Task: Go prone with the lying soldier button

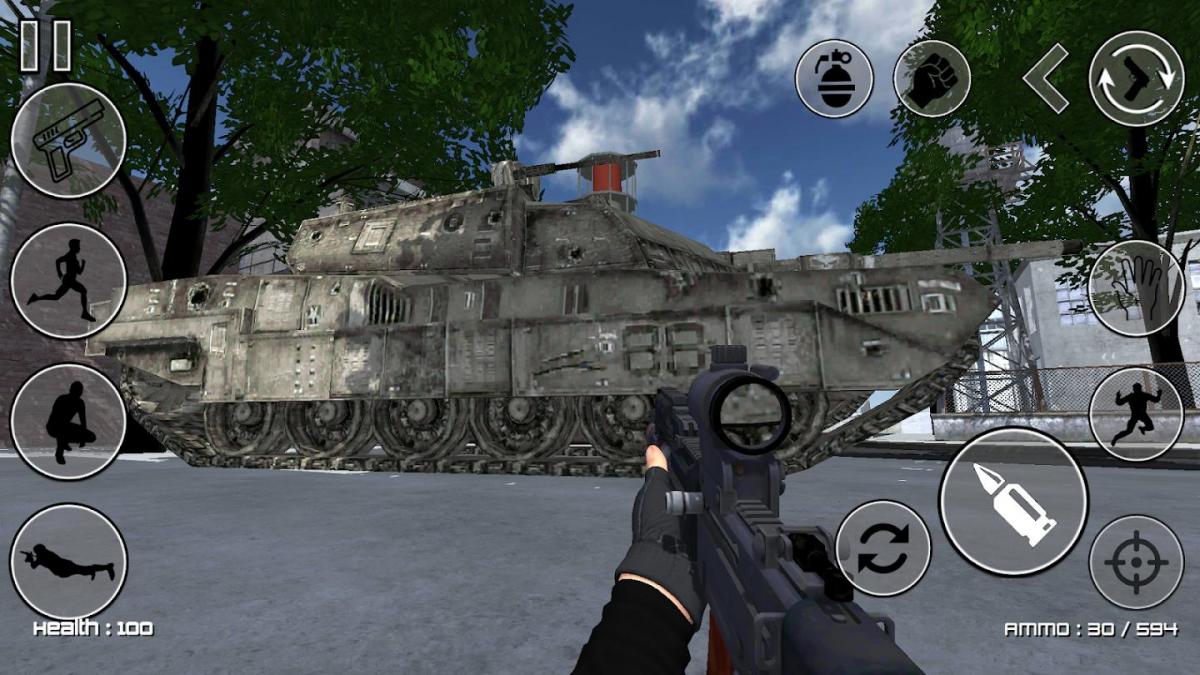Action: (68, 561)
